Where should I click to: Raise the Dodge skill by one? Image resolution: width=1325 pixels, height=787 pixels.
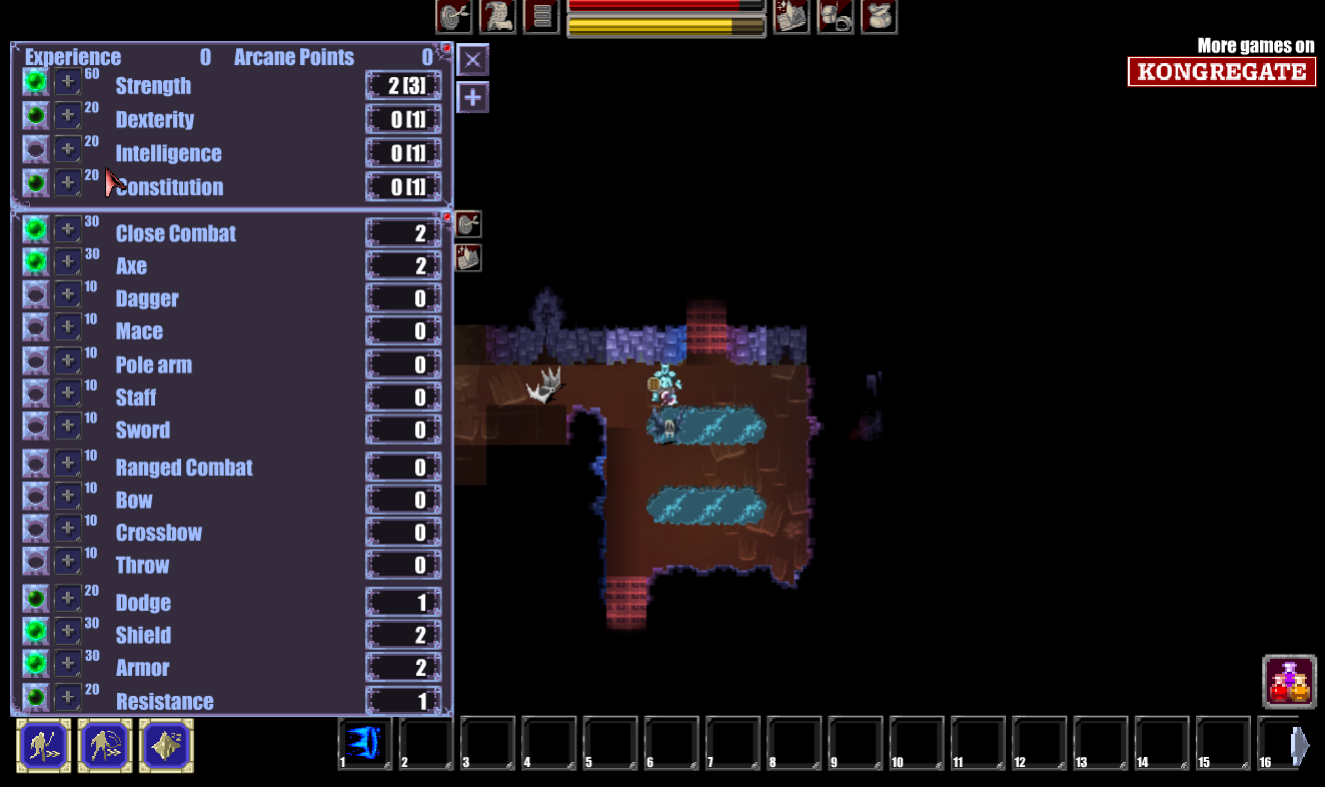[x=67, y=599]
